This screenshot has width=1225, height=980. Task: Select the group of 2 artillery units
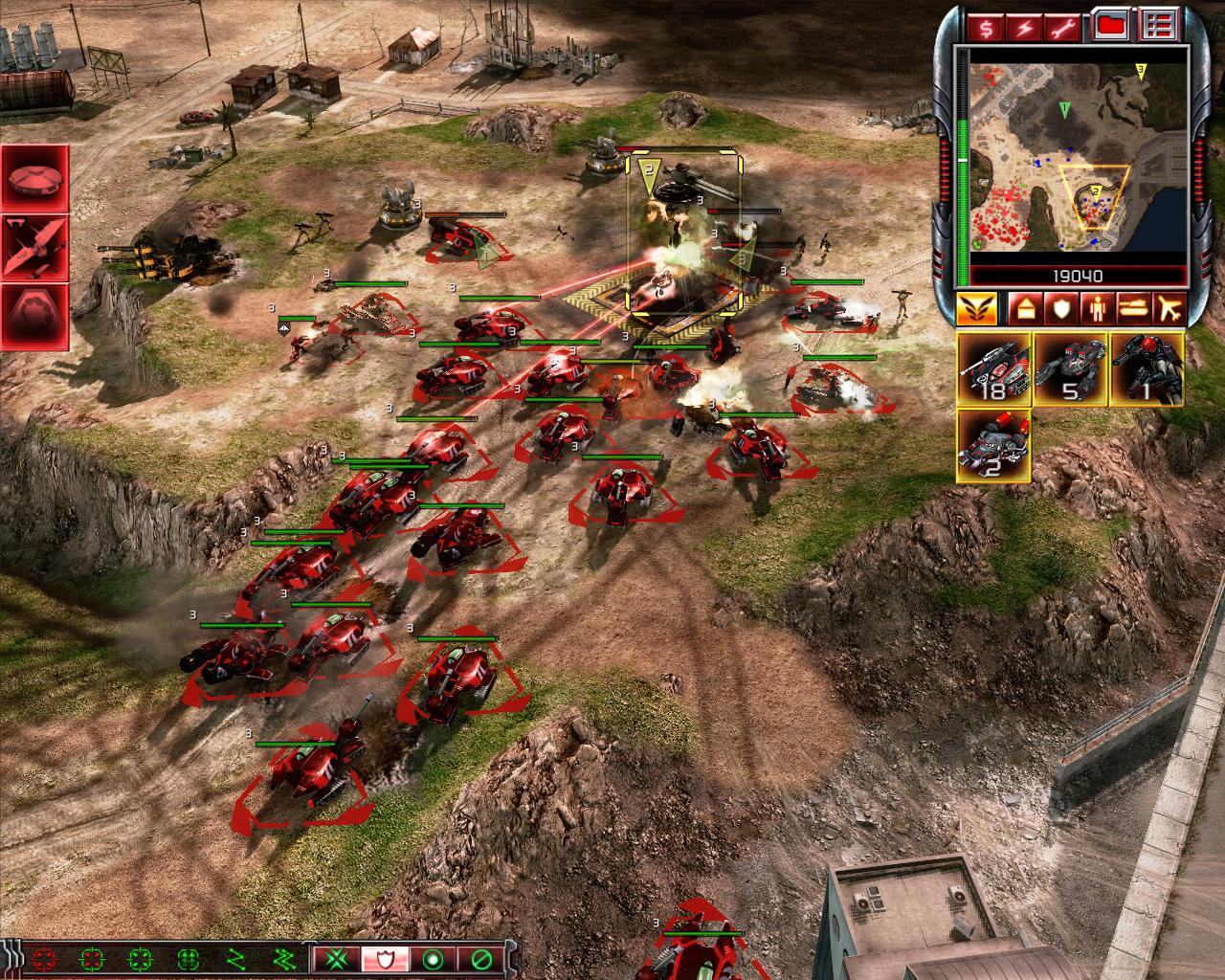click(993, 446)
